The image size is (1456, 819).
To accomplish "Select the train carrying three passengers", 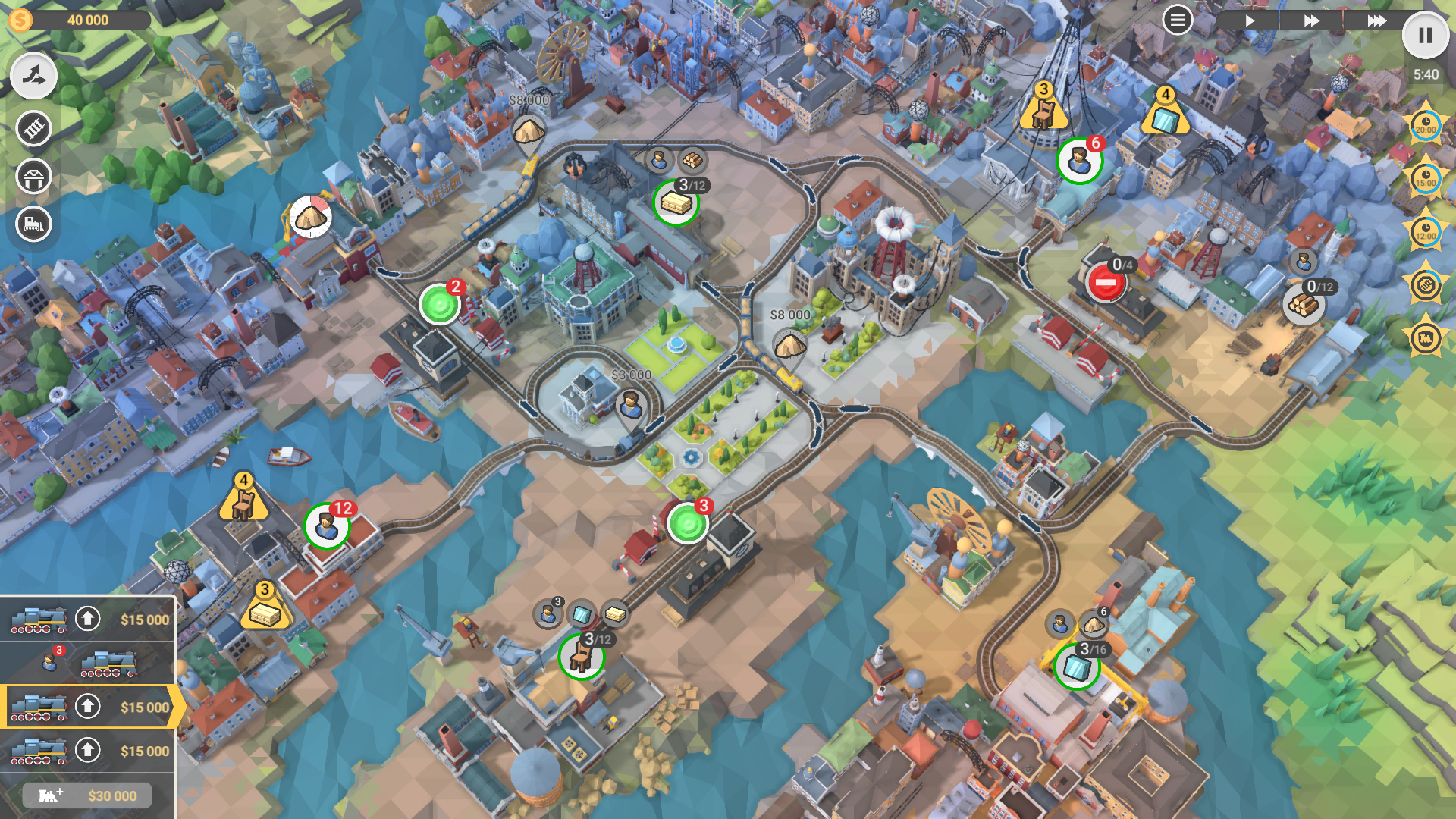I will (x=88, y=663).
